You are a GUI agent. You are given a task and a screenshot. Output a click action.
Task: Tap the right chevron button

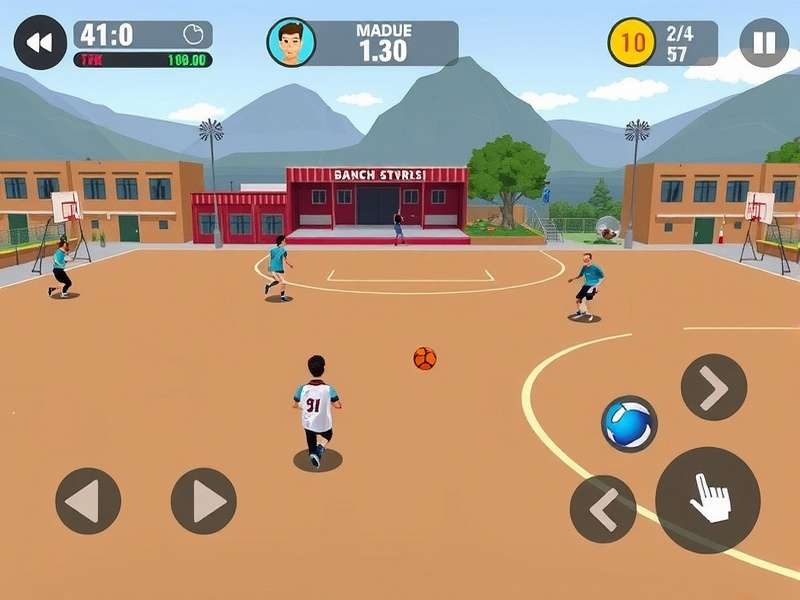(x=714, y=387)
